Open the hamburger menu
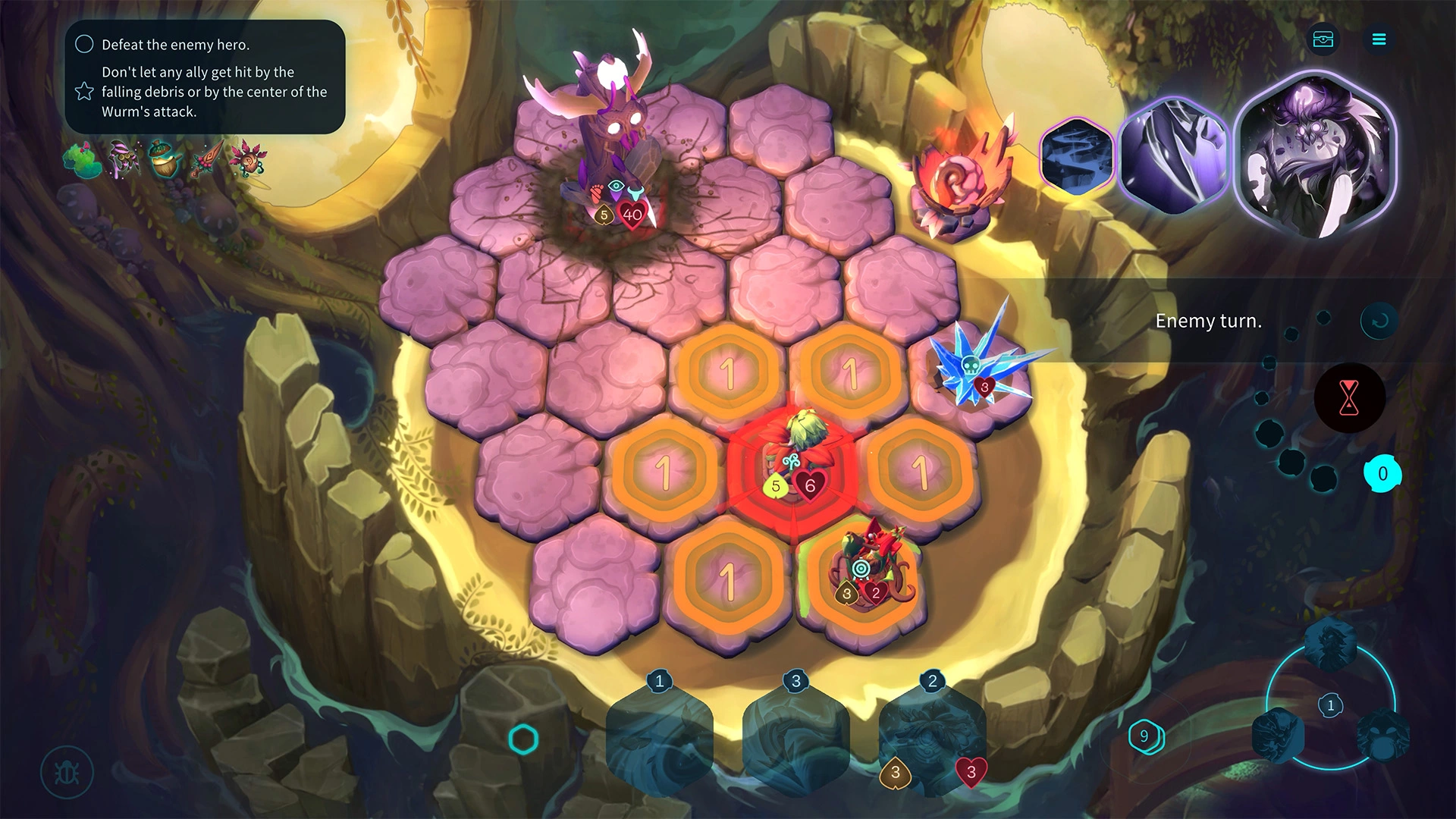The width and height of the screenshot is (1456, 819). click(1379, 39)
